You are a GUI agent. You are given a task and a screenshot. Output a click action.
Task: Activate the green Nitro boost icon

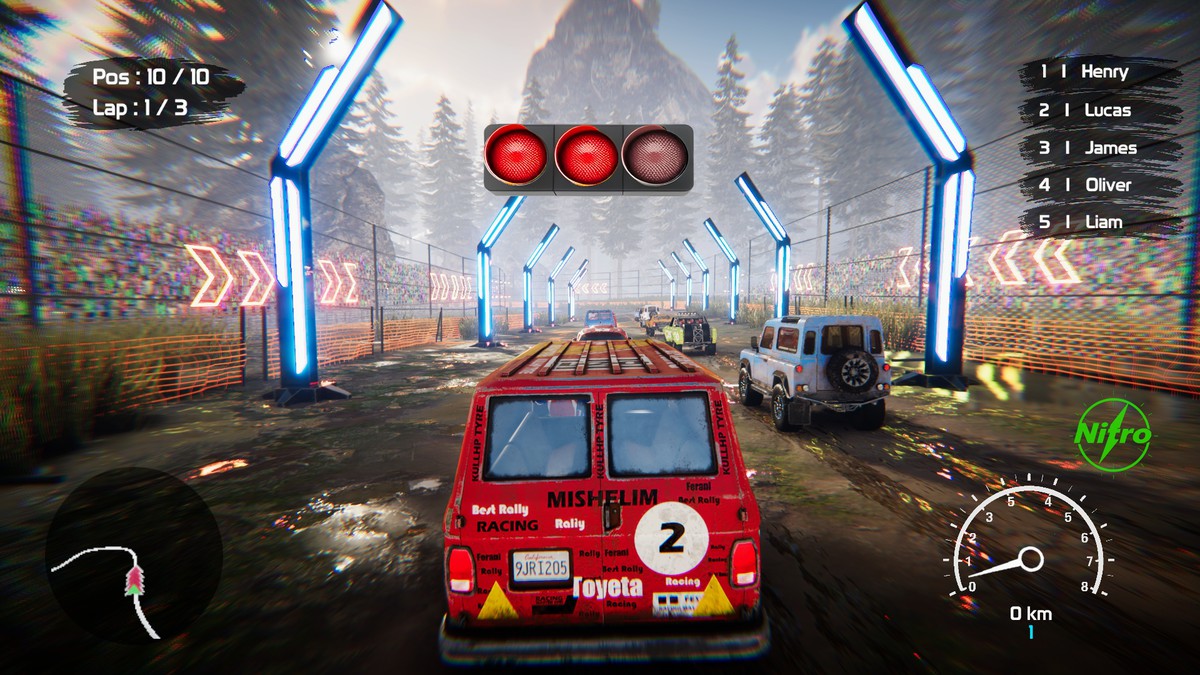1112,434
